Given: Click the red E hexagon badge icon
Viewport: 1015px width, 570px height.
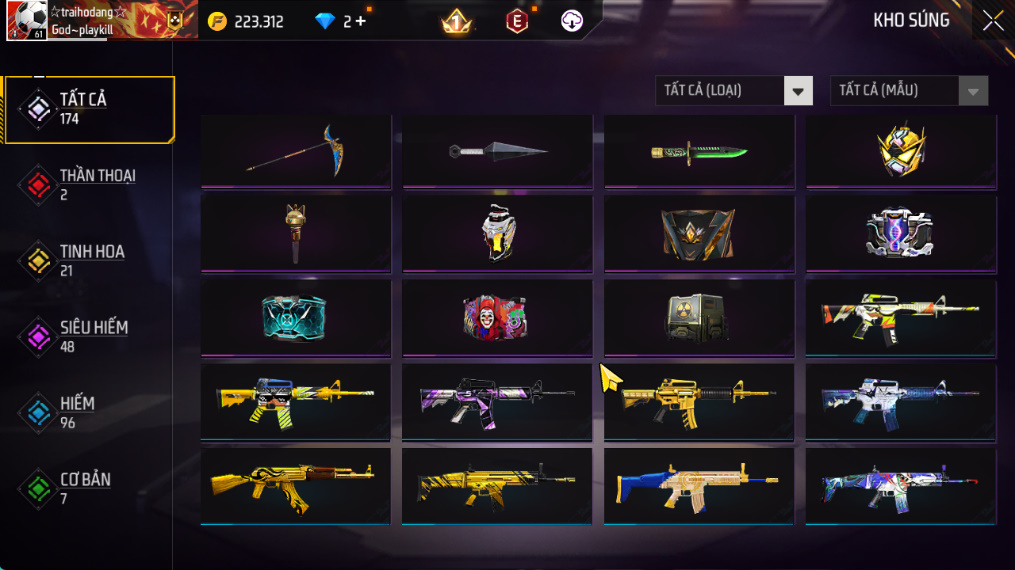Looking at the screenshot, I should pos(517,21).
